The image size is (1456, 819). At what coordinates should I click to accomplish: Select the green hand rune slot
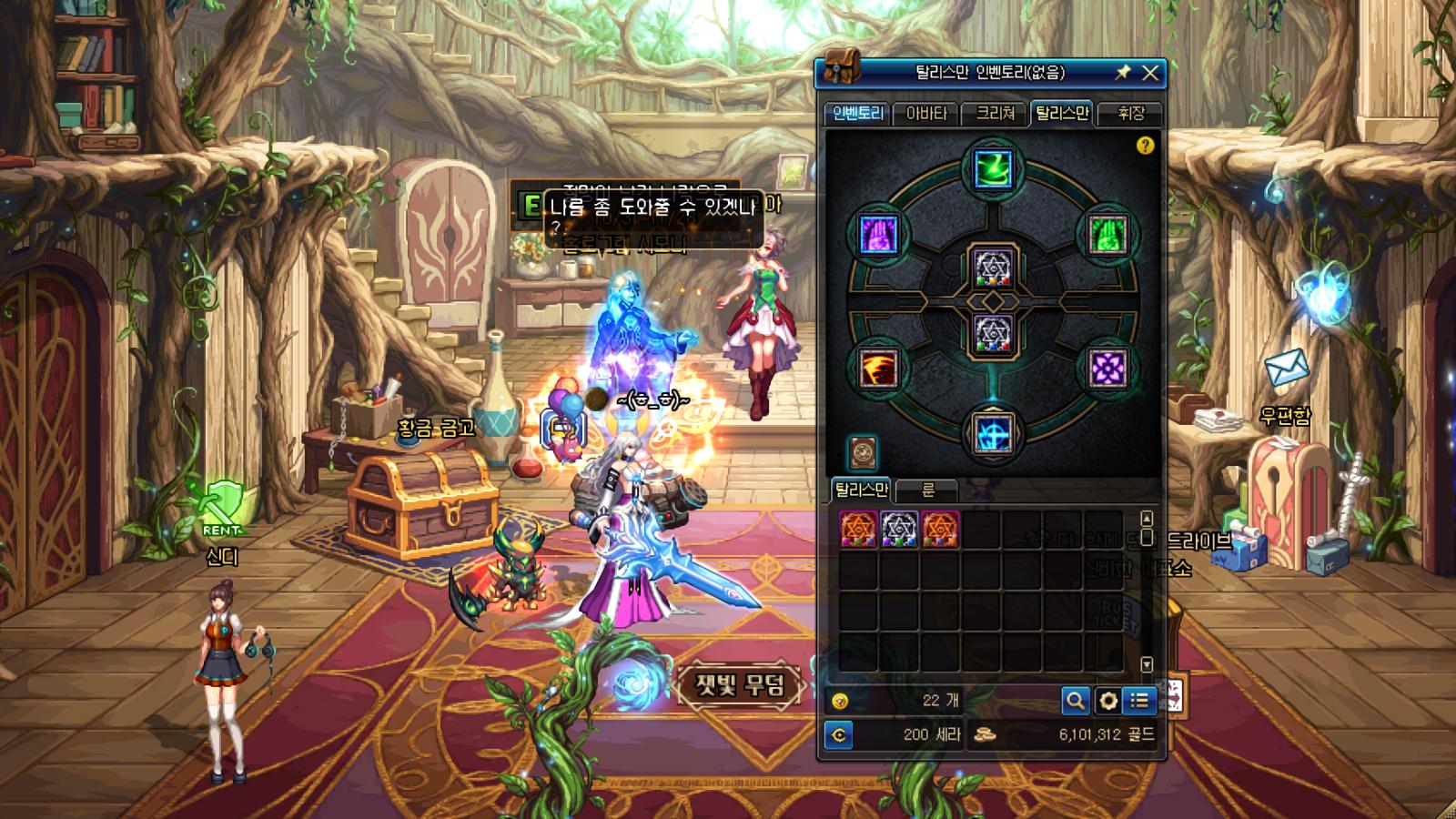(1107, 235)
